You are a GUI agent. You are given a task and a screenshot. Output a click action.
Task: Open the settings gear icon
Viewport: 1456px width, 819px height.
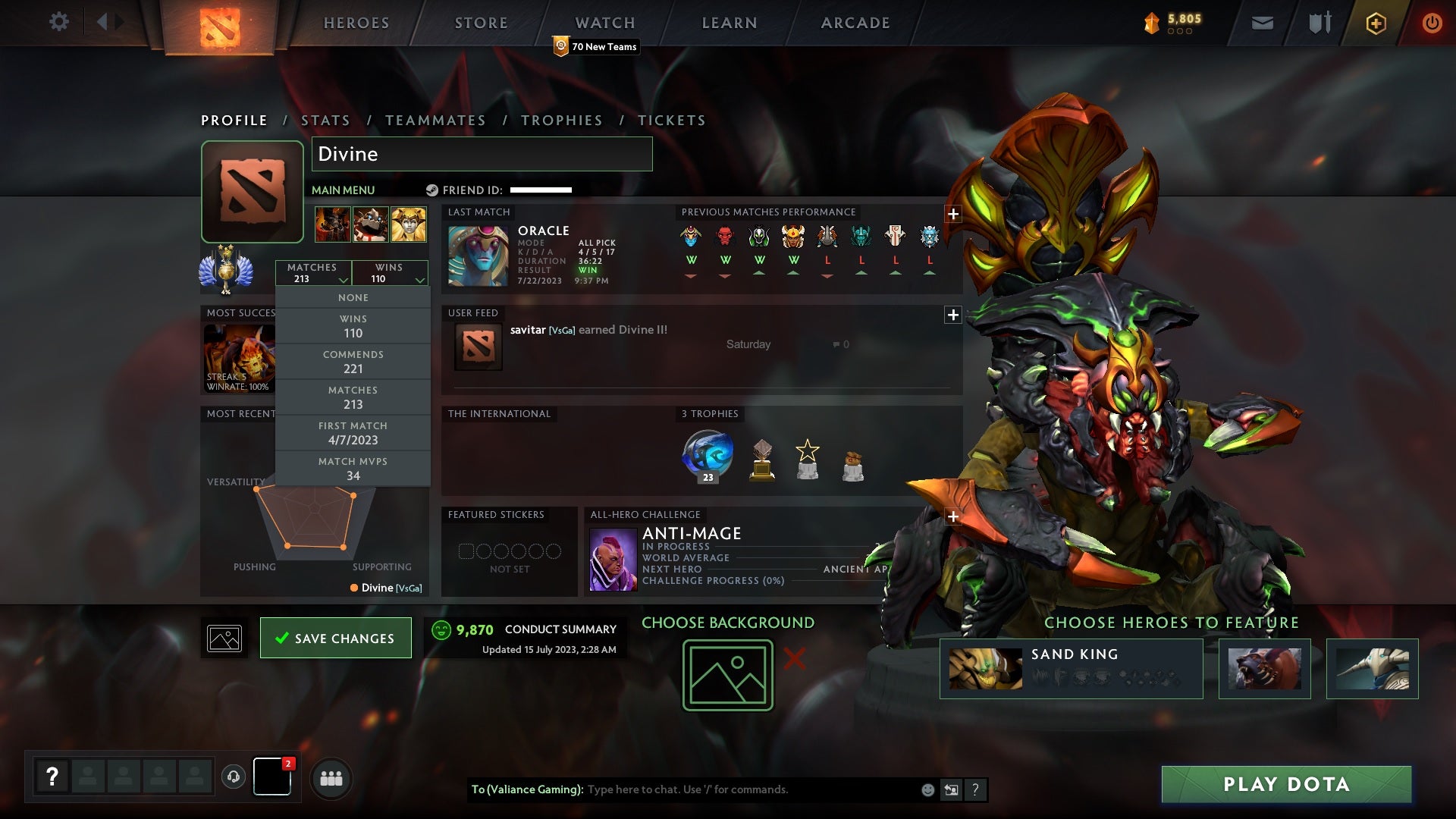(x=58, y=22)
